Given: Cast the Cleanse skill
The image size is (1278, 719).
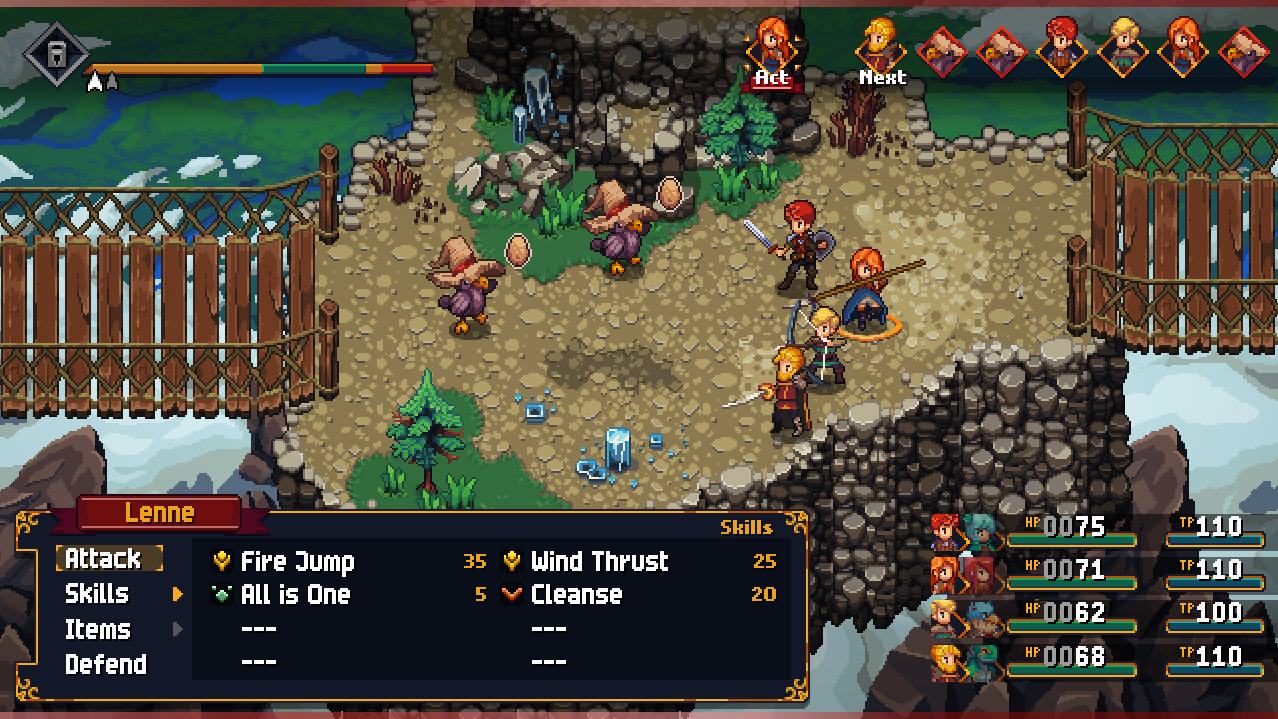Looking at the screenshot, I should 576,595.
